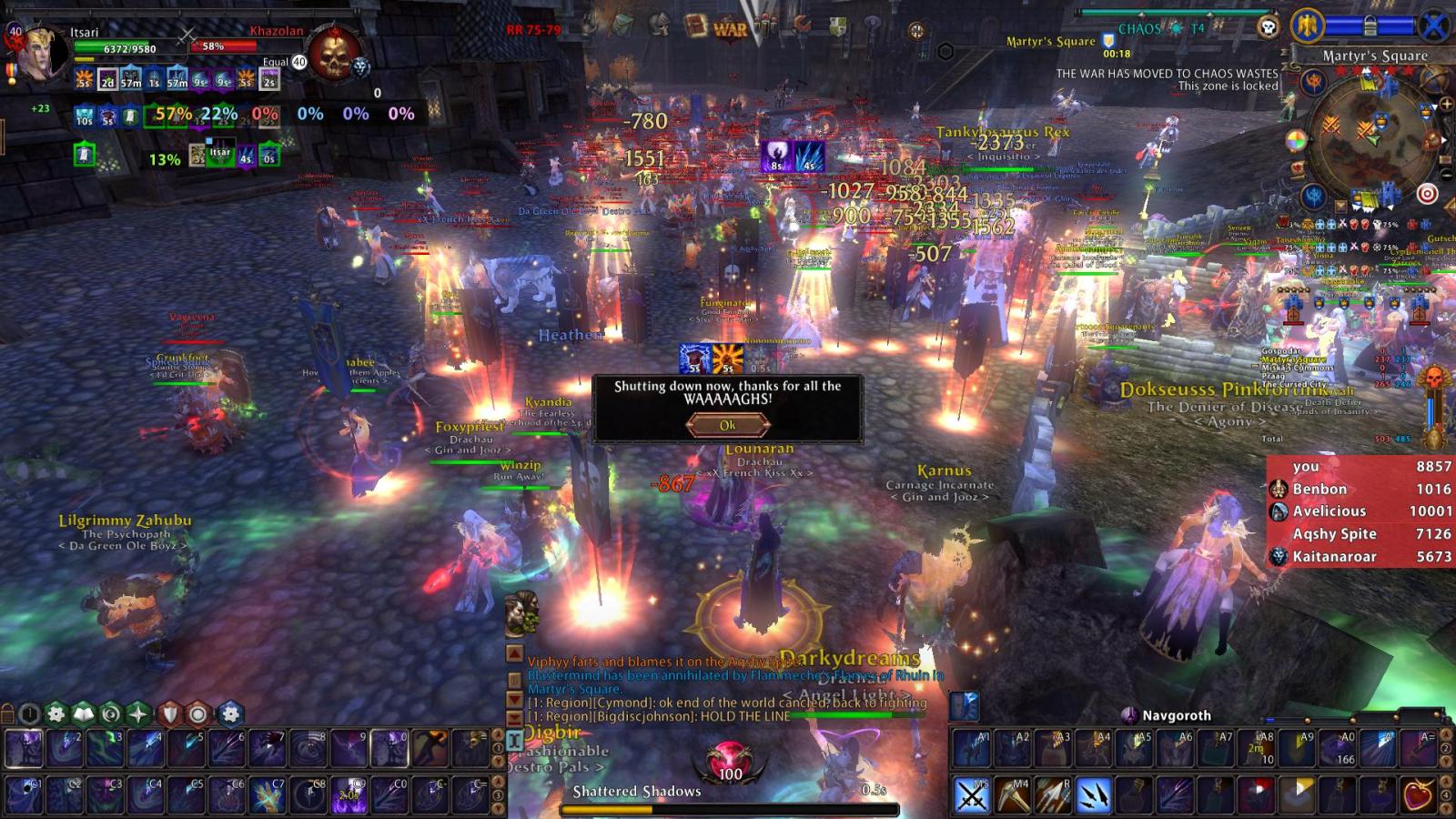Click the Navgoroth pet name label
The image size is (1456, 819).
(1177, 715)
